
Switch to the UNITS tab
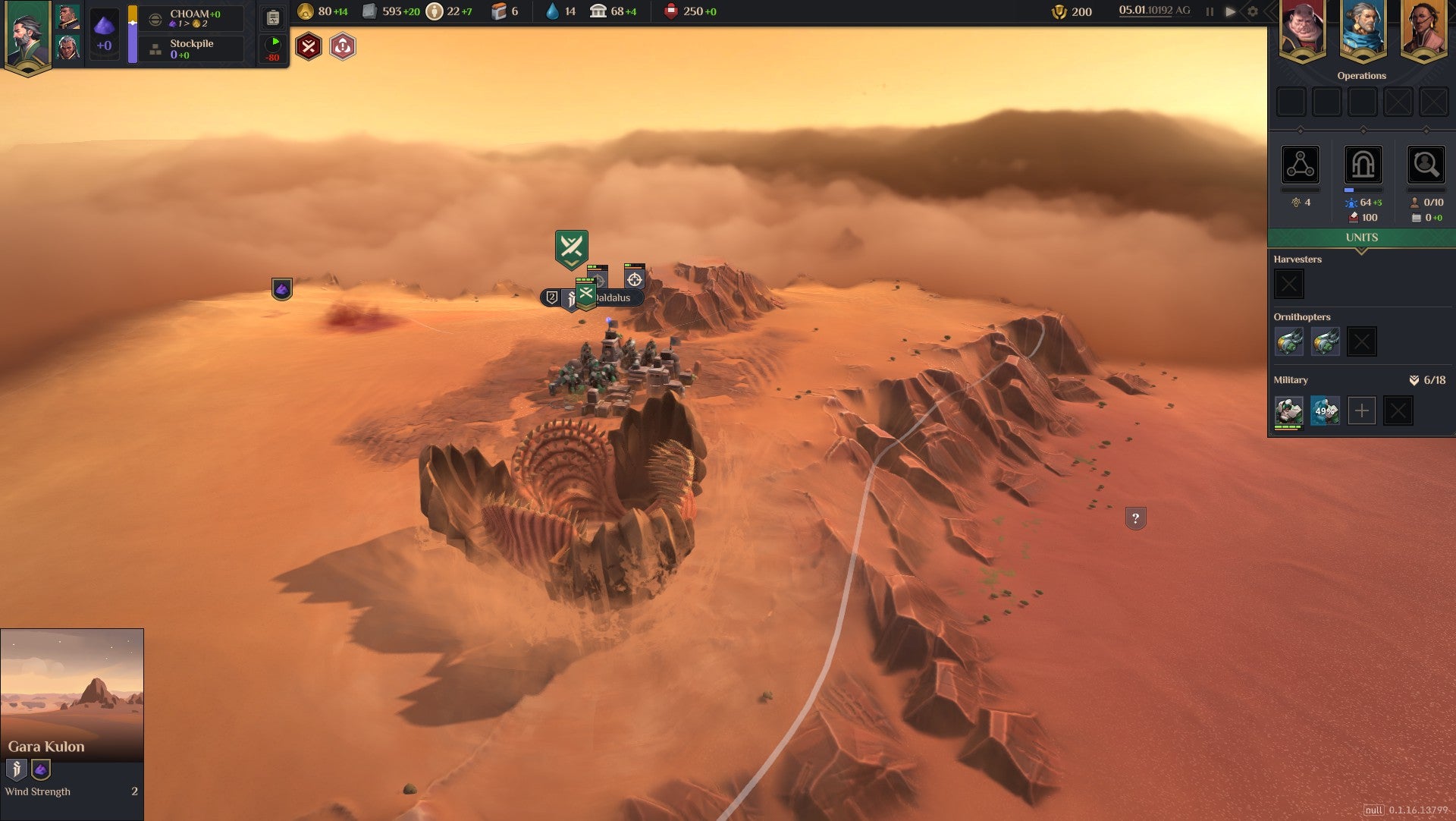click(x=1361, y=237)
